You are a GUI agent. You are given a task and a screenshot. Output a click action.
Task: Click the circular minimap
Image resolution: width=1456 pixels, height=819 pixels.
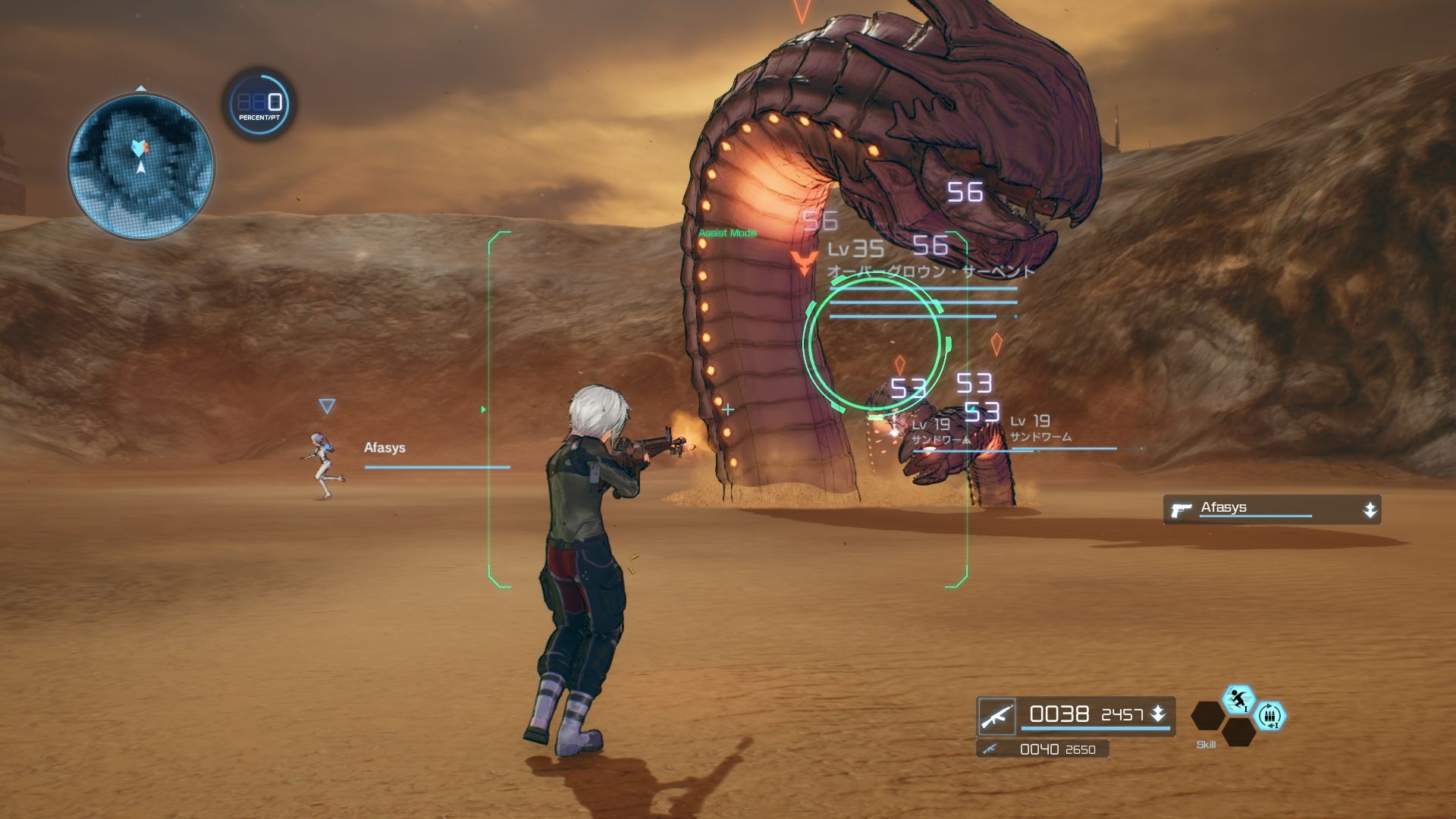[x=141, y=165]
